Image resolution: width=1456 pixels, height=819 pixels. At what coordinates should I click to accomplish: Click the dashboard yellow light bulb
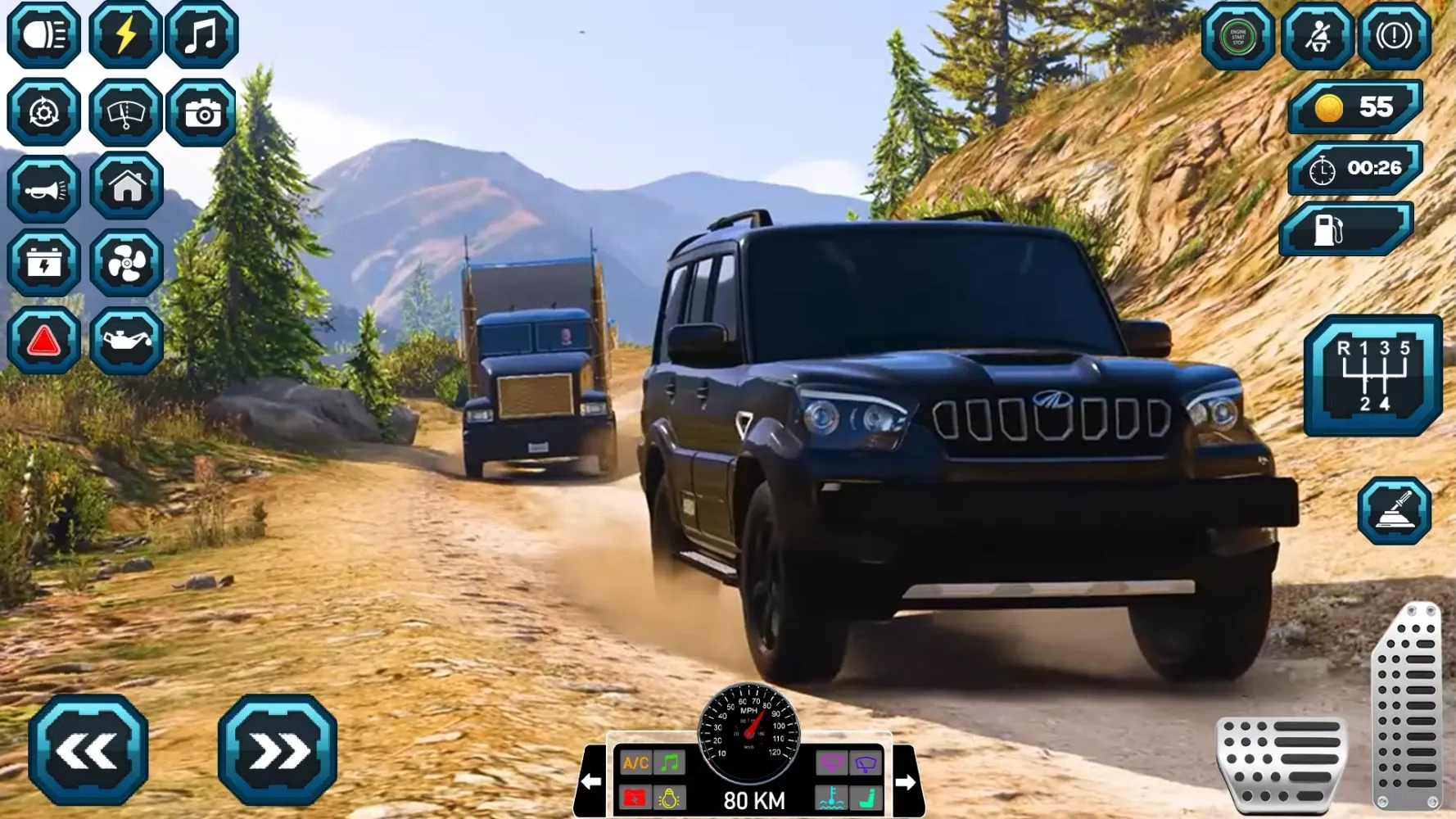point(669,798)
